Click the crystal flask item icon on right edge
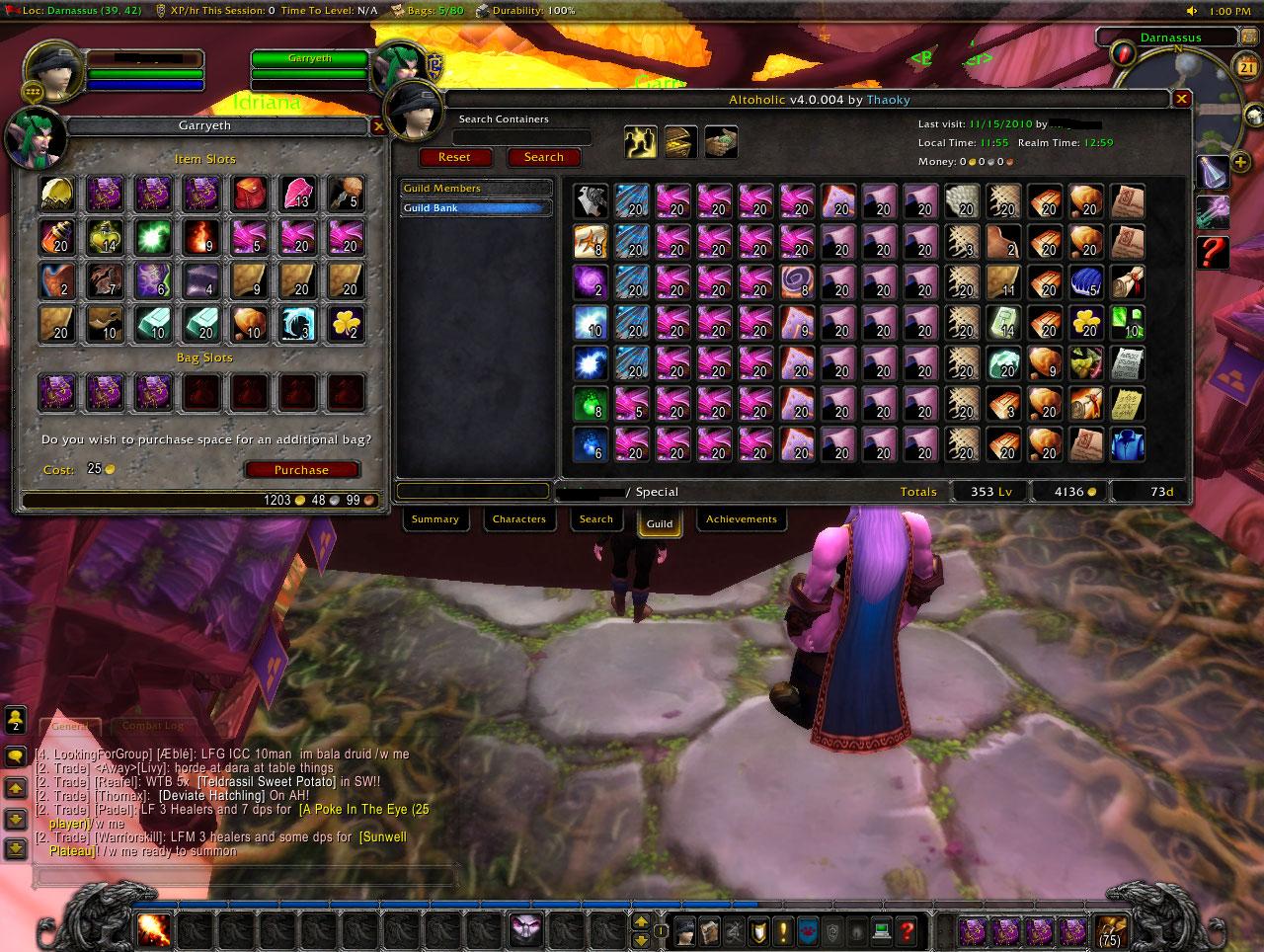This screenshot has height=952, width=1264. pyautogui.click(x=1213, y=171)
